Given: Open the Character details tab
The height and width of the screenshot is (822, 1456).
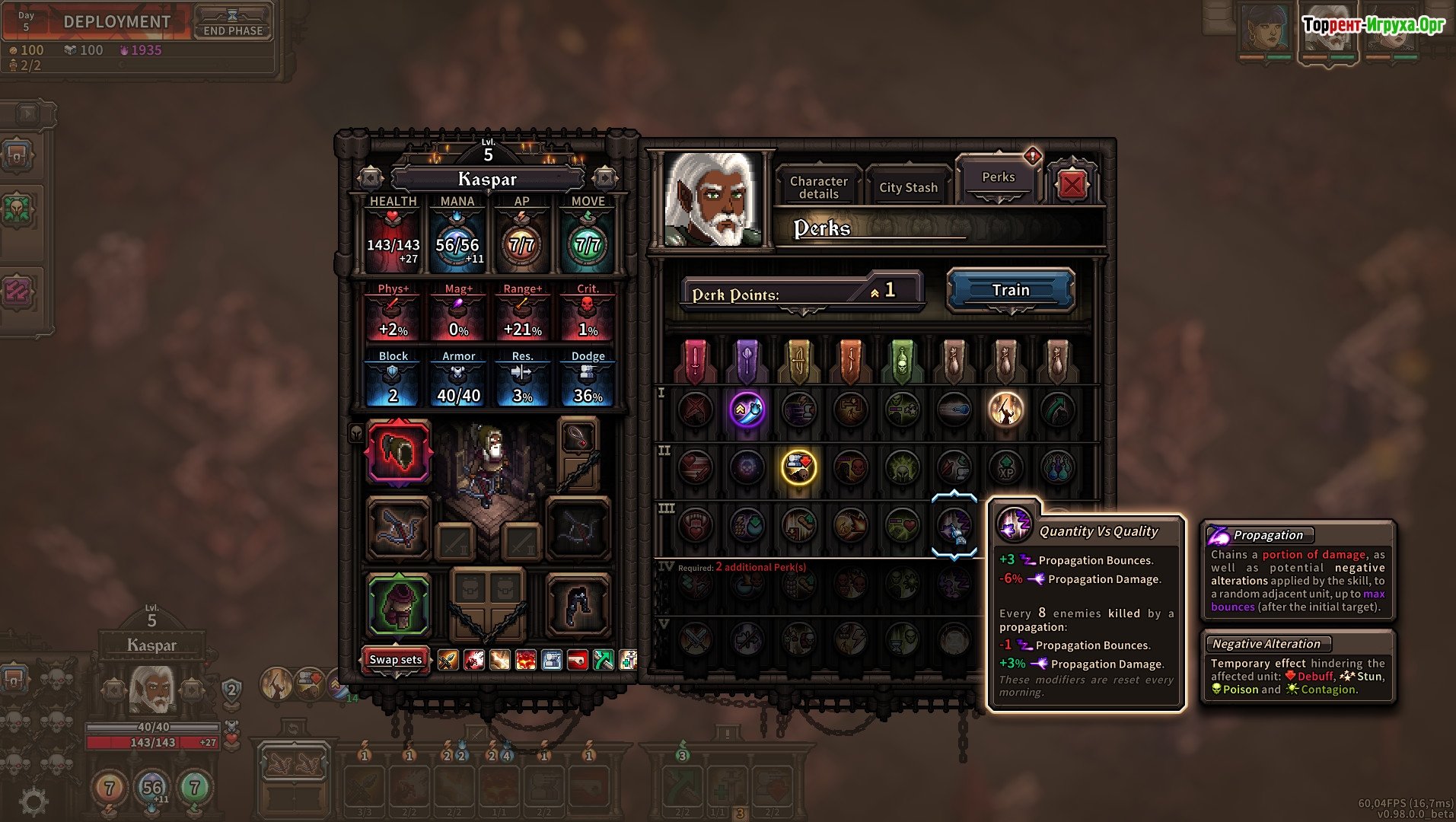Looking at the screenshot, I should 818,187.
